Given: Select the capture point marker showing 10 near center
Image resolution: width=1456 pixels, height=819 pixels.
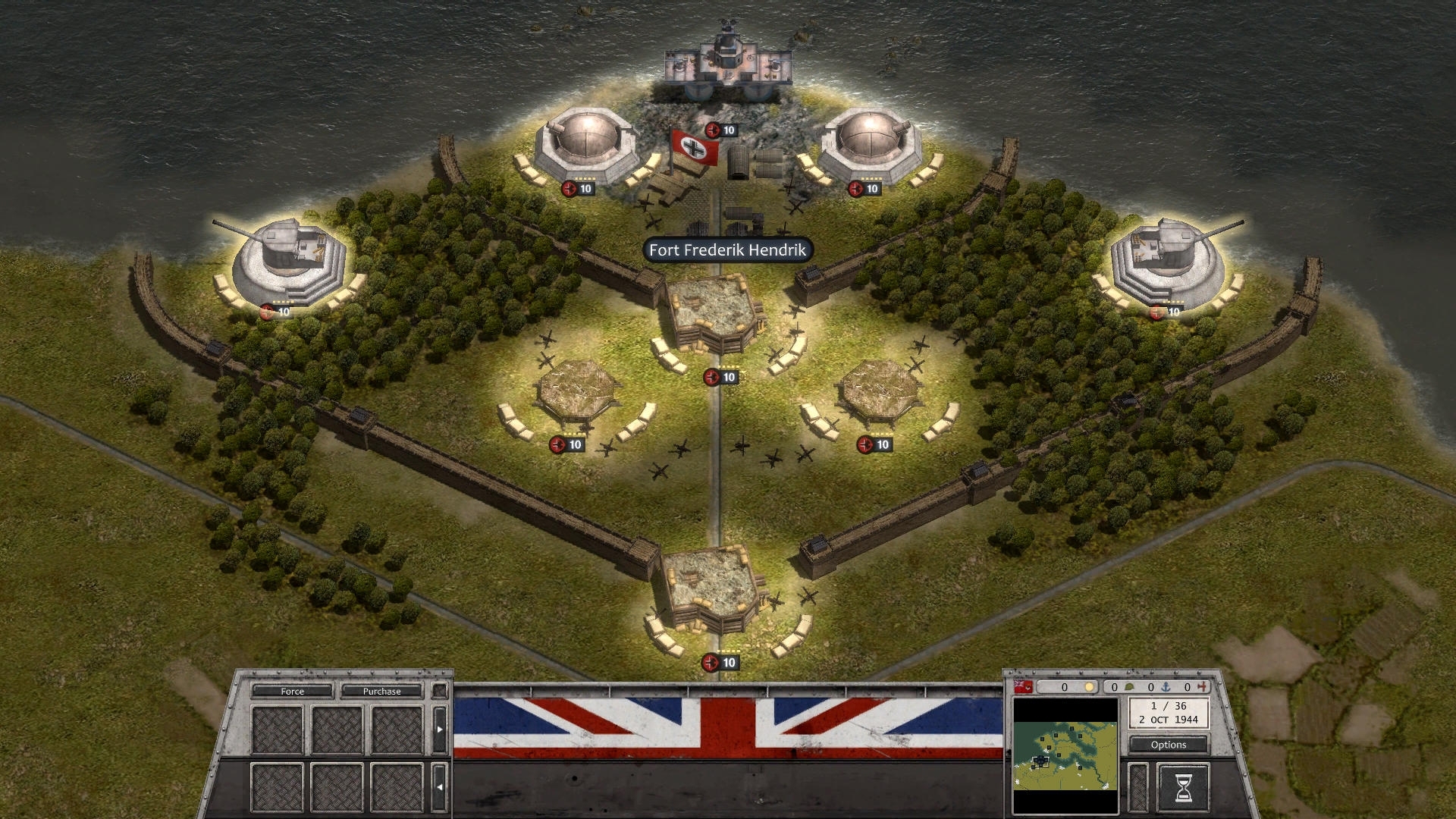Looking at the screenshot, I should tap(720, 377).
